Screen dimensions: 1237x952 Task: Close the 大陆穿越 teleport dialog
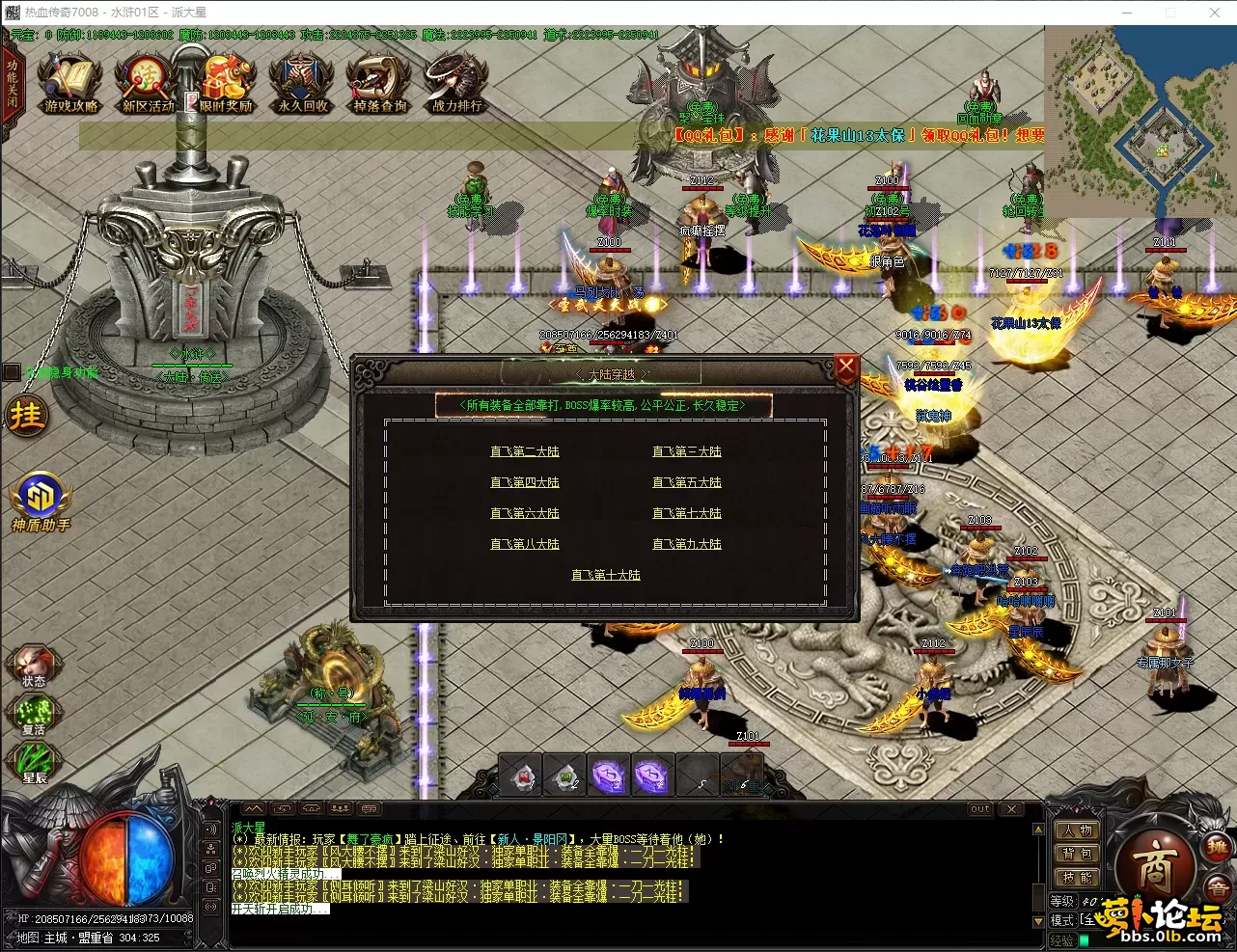coord(845,367)
